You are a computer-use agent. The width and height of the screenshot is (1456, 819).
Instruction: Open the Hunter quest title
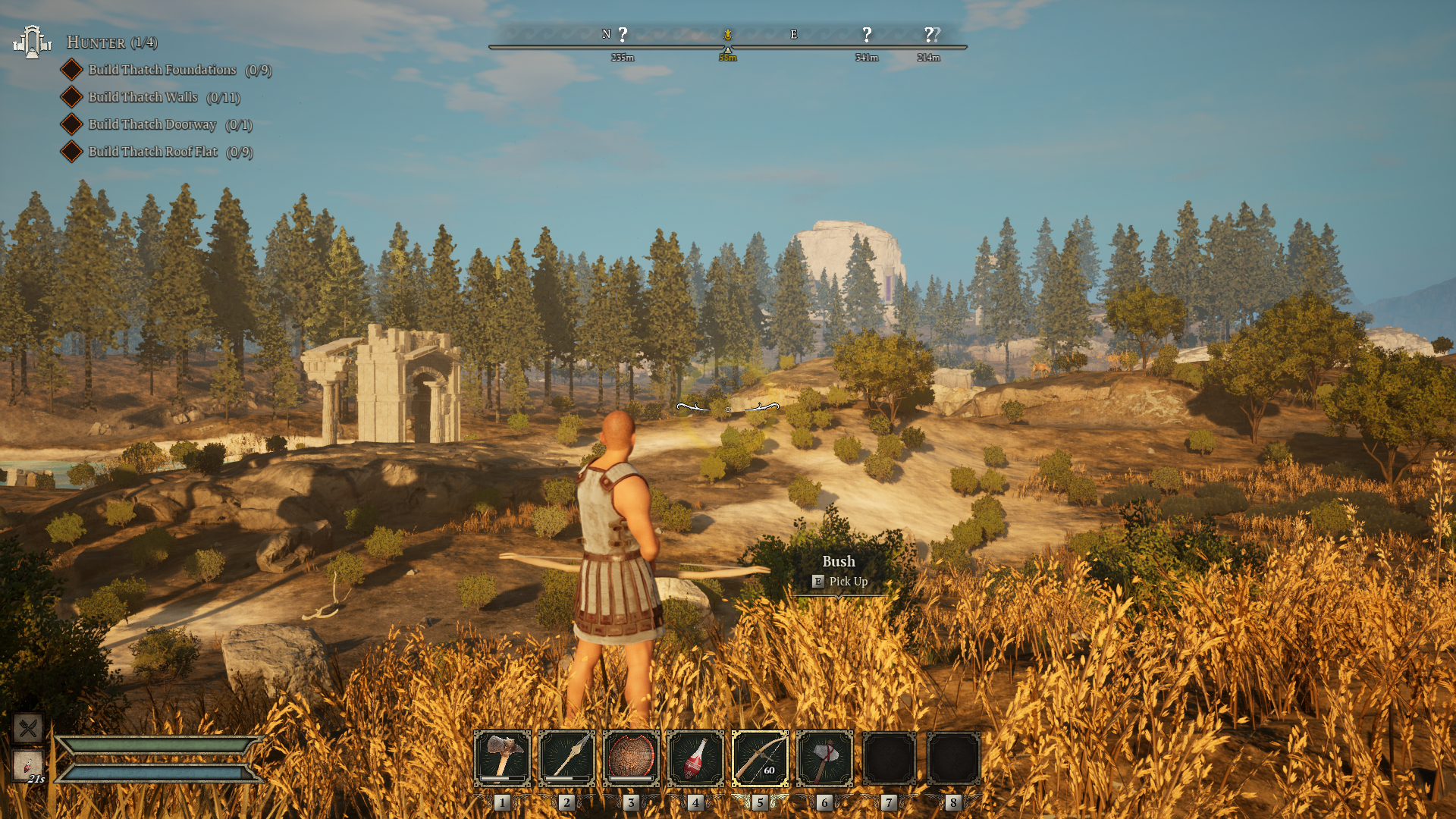(x=111, y=42)
